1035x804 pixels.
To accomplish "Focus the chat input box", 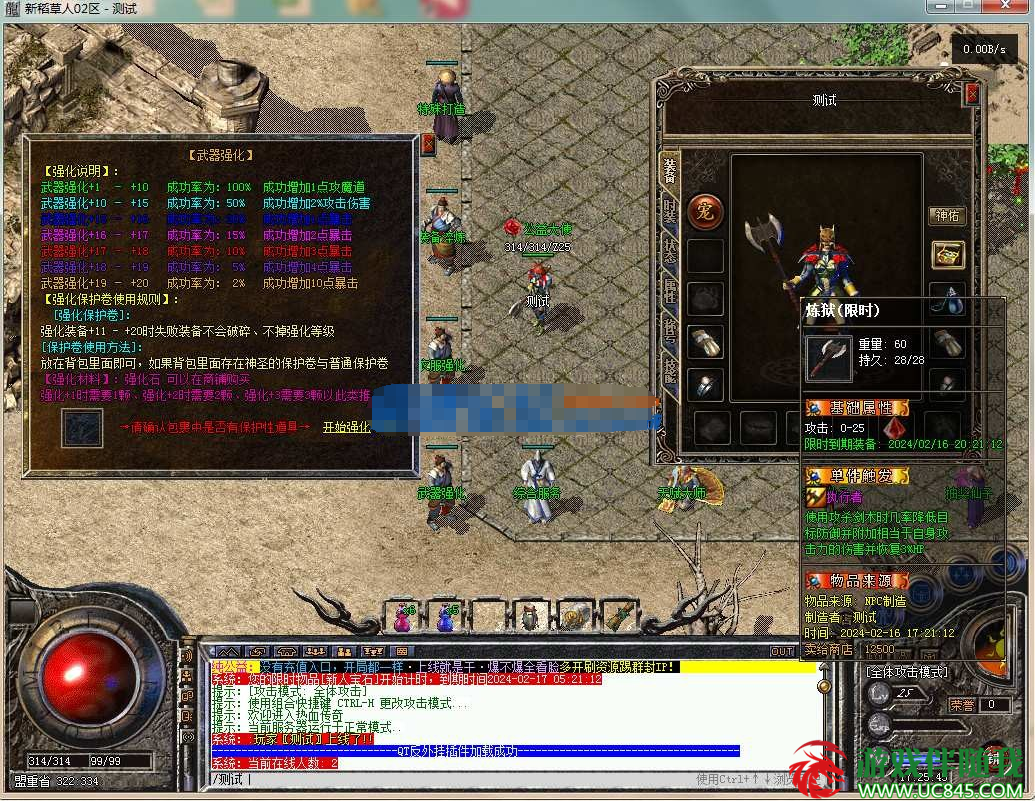I will [x=450, y=779].
